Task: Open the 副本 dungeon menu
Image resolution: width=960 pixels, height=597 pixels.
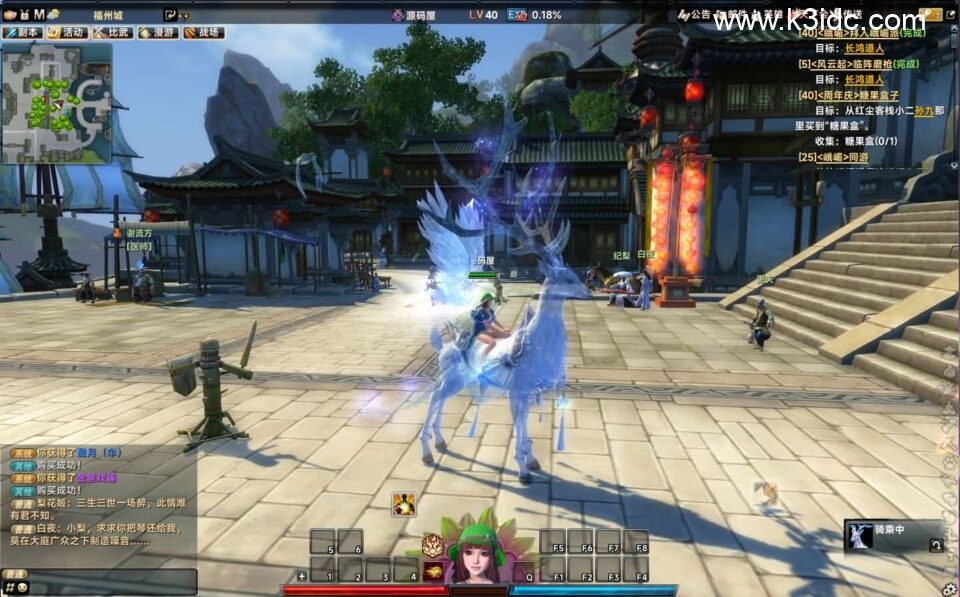Action: click(x=23, y=32)
